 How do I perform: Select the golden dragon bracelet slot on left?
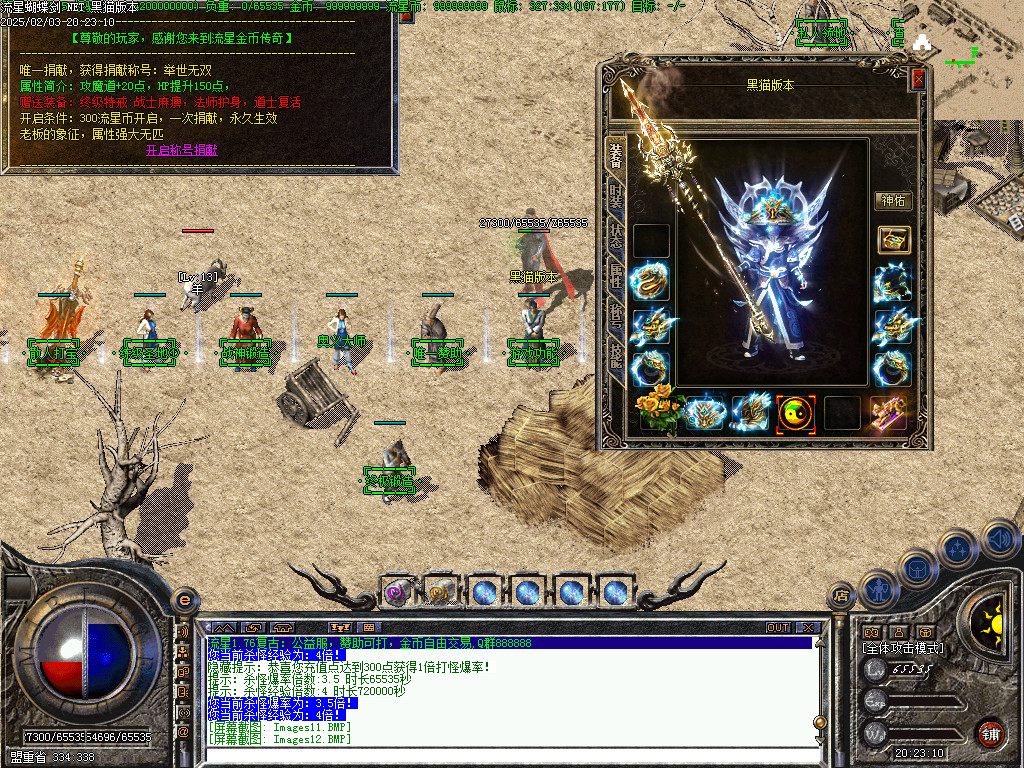651,282
